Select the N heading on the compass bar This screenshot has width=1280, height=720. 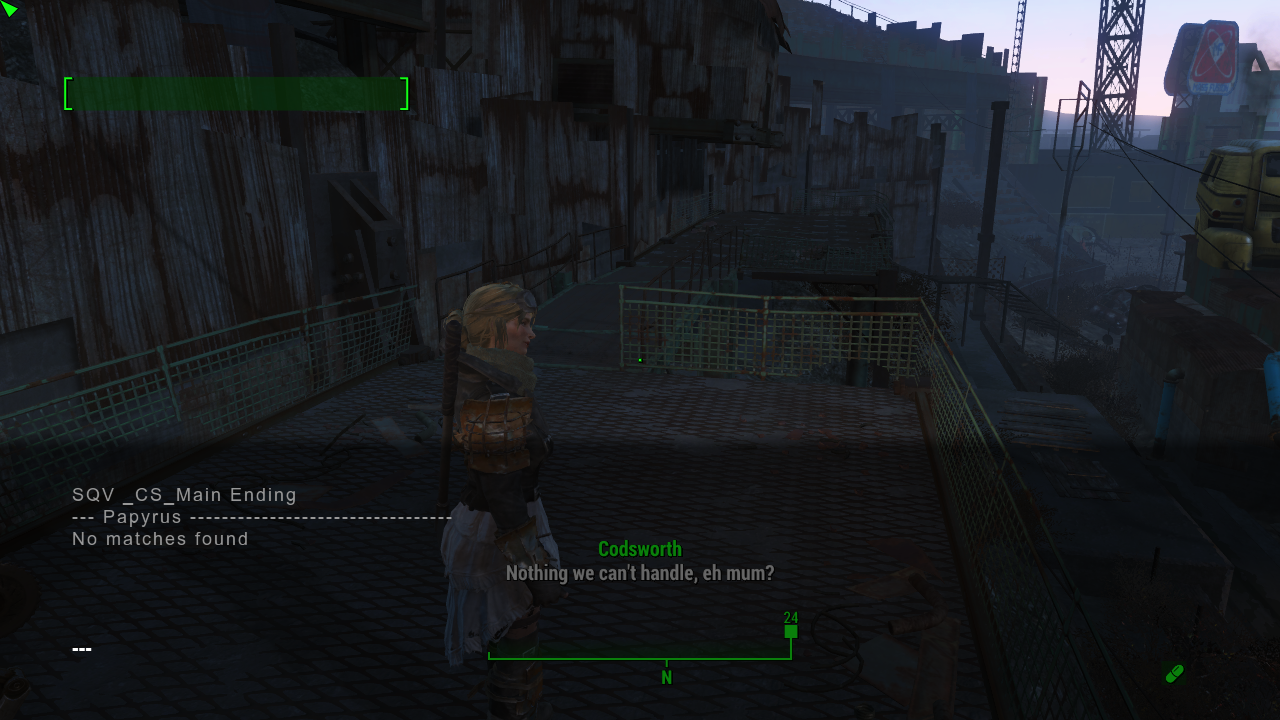point(666,677)
